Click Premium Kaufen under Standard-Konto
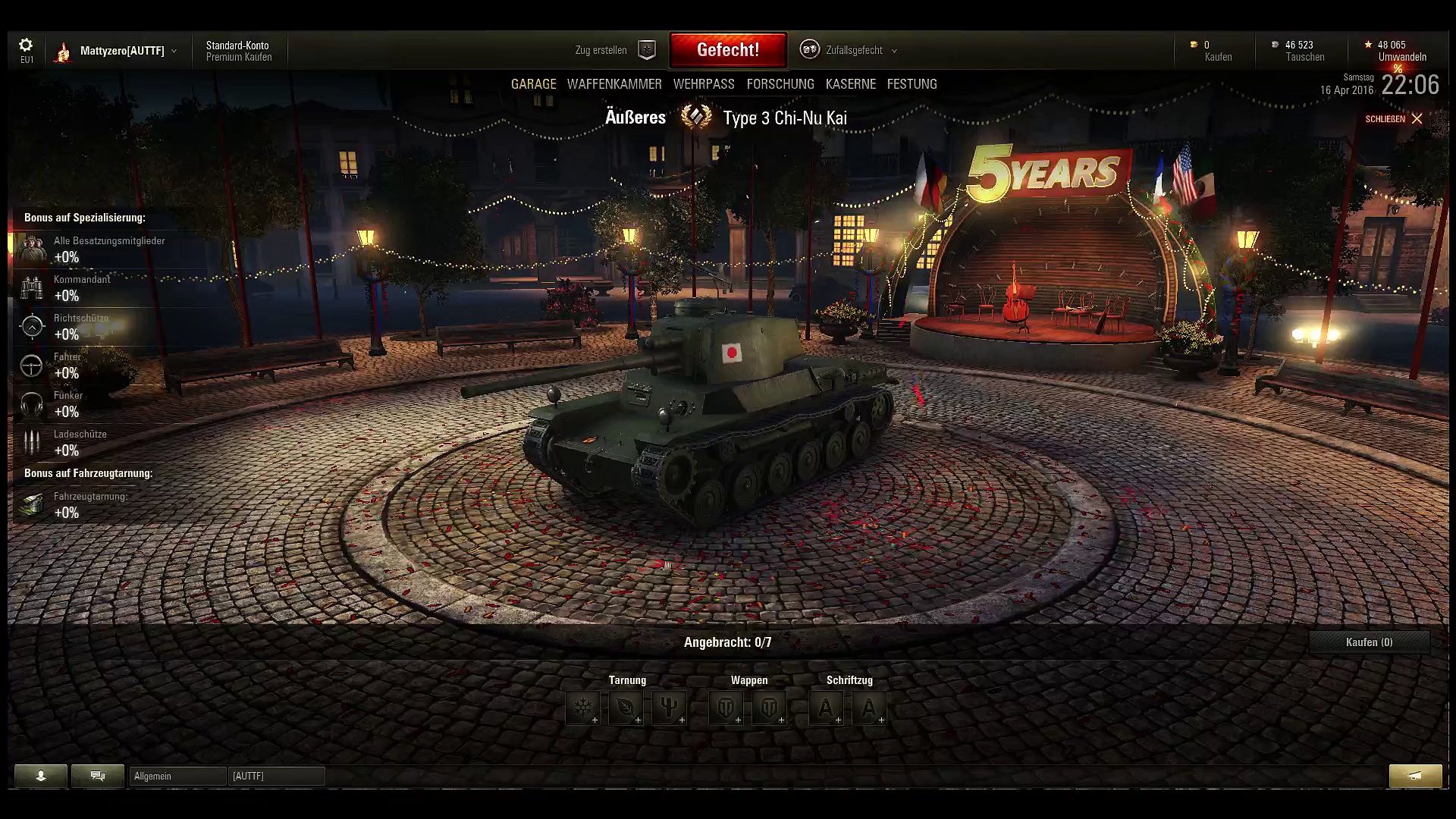This screenshot has width=1456, height=819. 239,58
